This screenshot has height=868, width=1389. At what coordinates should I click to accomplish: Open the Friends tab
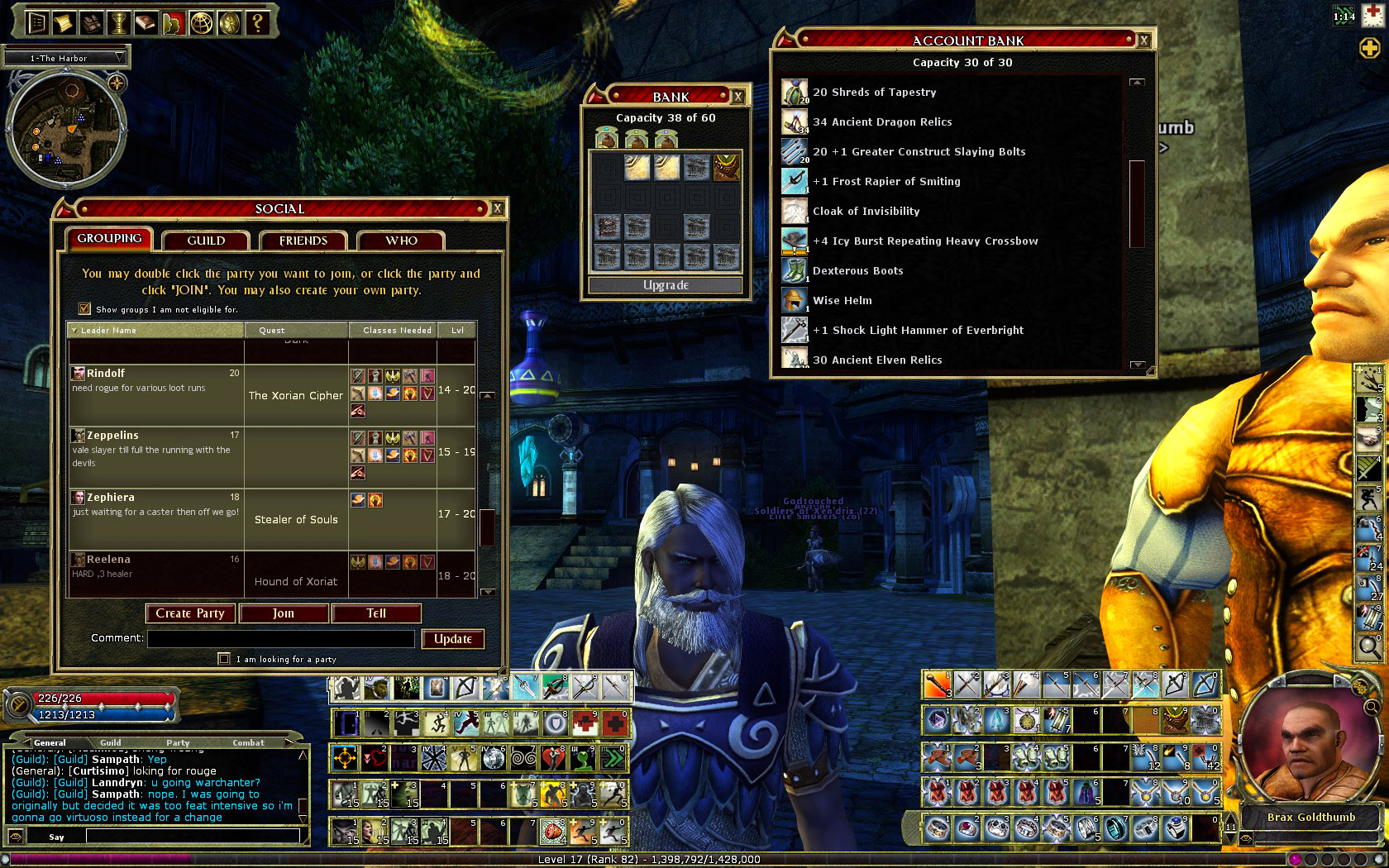(x=303, y=241)
